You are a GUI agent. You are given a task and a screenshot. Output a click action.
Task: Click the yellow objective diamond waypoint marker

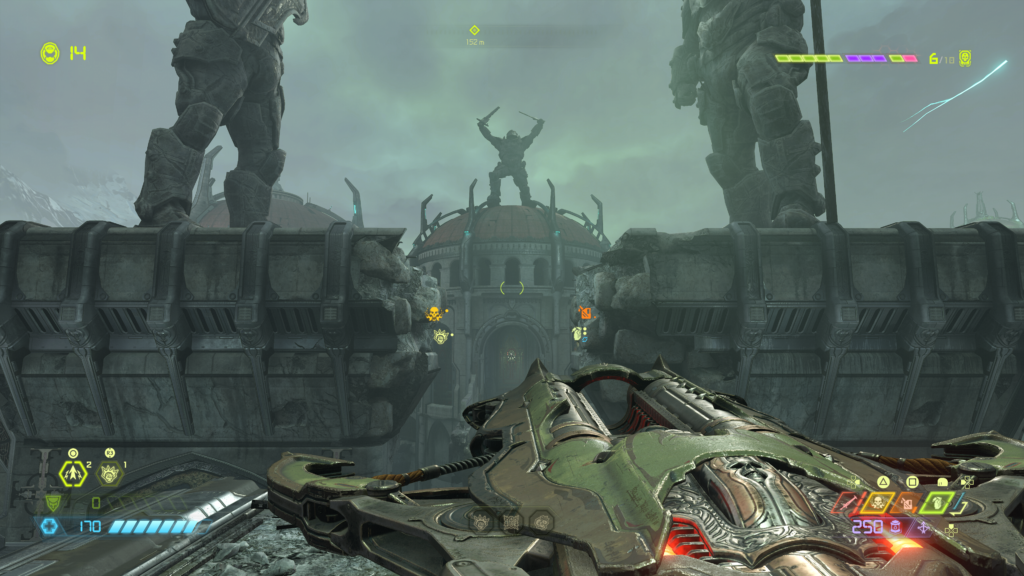[x=474, y=30]
